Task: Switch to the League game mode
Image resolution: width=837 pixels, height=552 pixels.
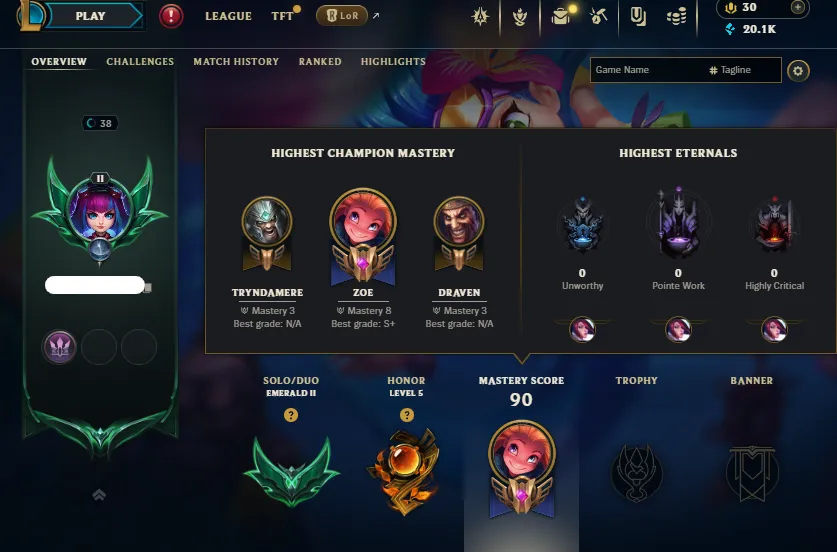Action: pos(228,17)
